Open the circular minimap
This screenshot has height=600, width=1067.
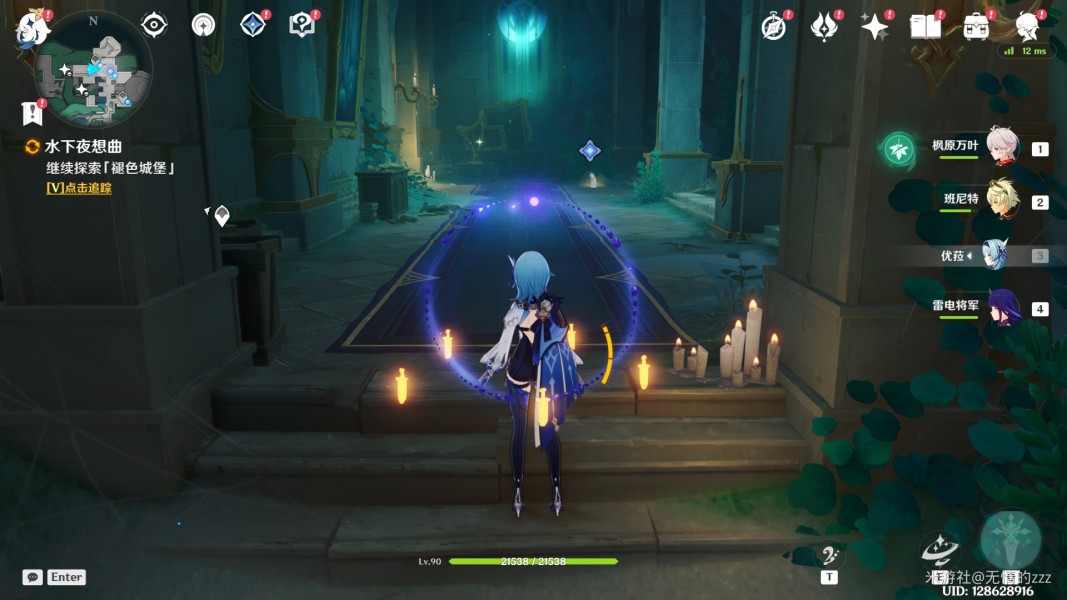coord(94,70)
